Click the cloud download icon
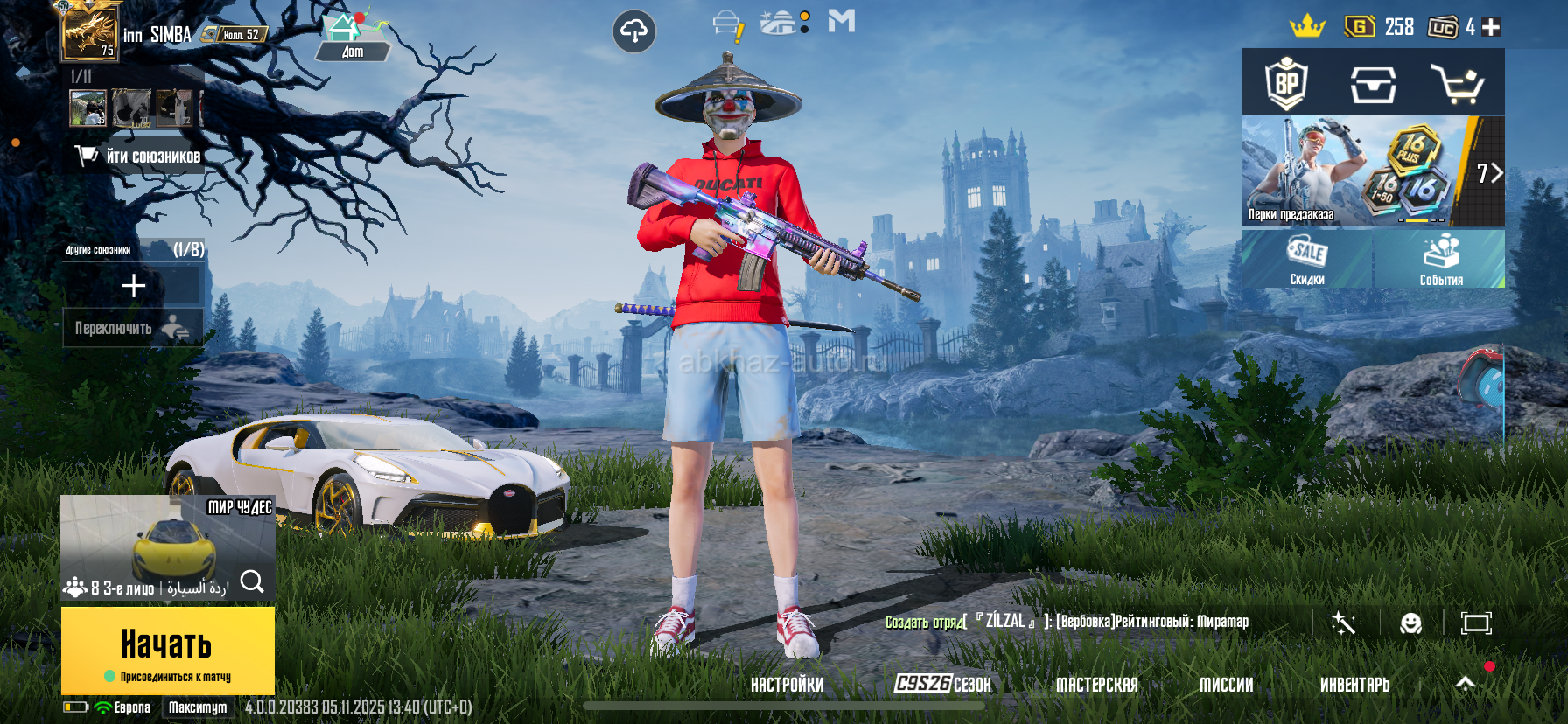Image resolution: width=1568 pixels, height=724 pixels. (x=633, y=32)
